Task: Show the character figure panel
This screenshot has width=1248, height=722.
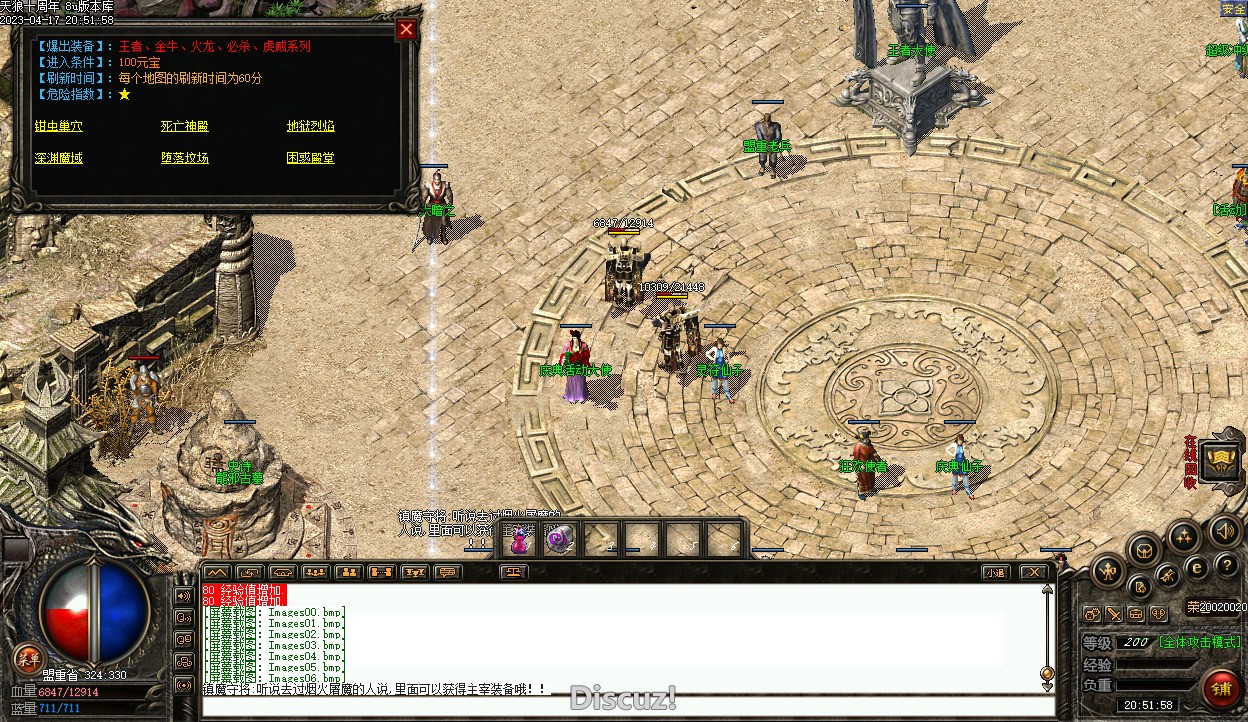Action: click(x=1107, y=572)
